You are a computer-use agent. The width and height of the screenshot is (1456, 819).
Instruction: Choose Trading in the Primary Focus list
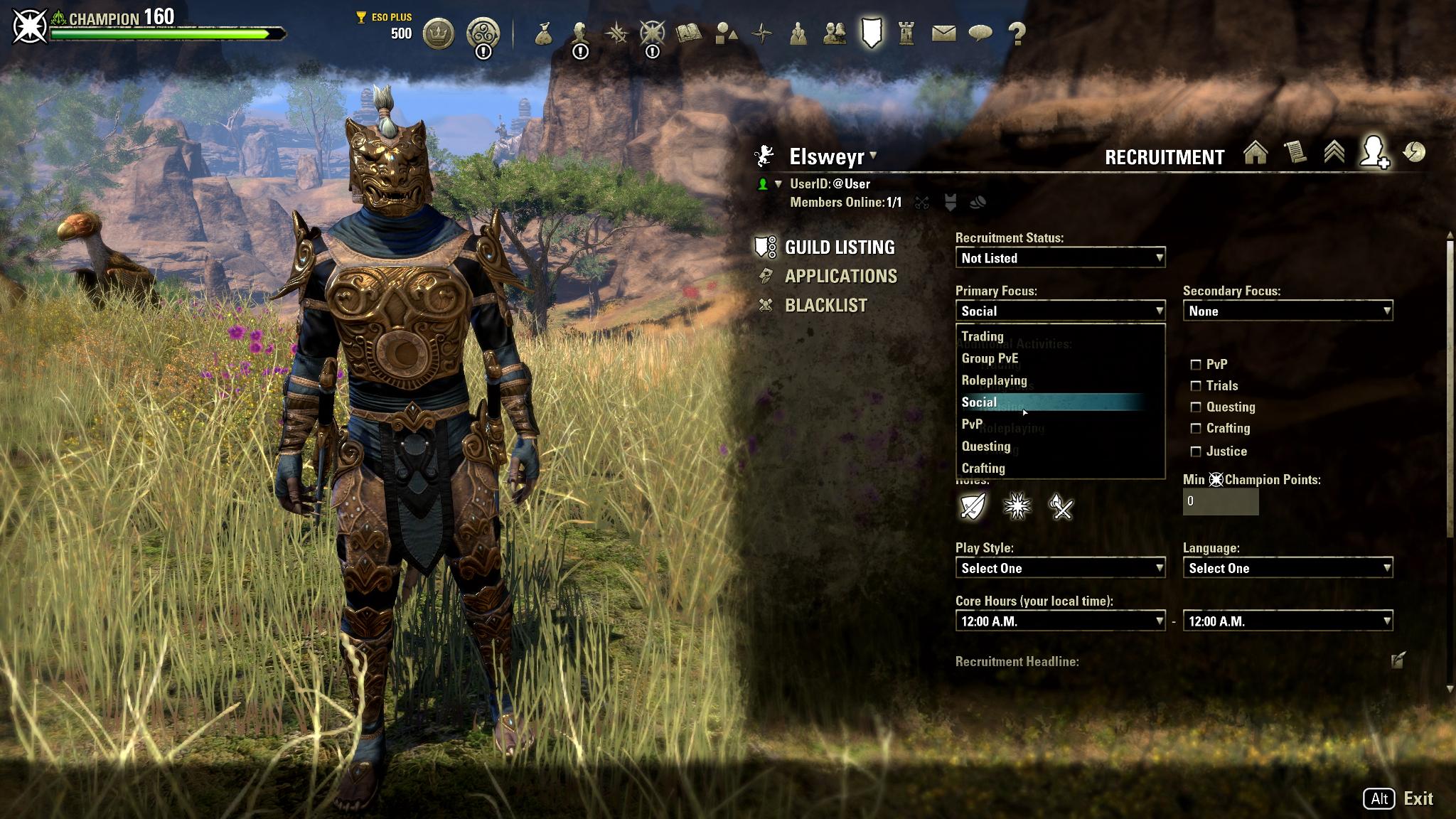[x=983, y=336]
